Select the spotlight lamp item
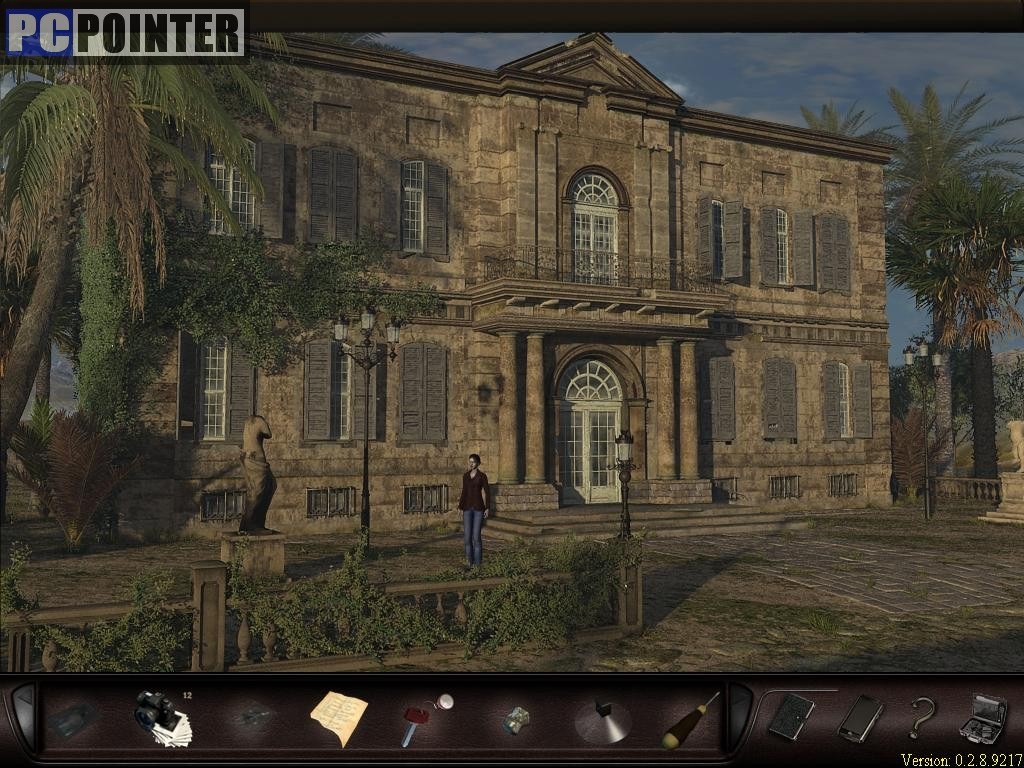Screen dimensions: 1024x768 click(x=603, y=720)
